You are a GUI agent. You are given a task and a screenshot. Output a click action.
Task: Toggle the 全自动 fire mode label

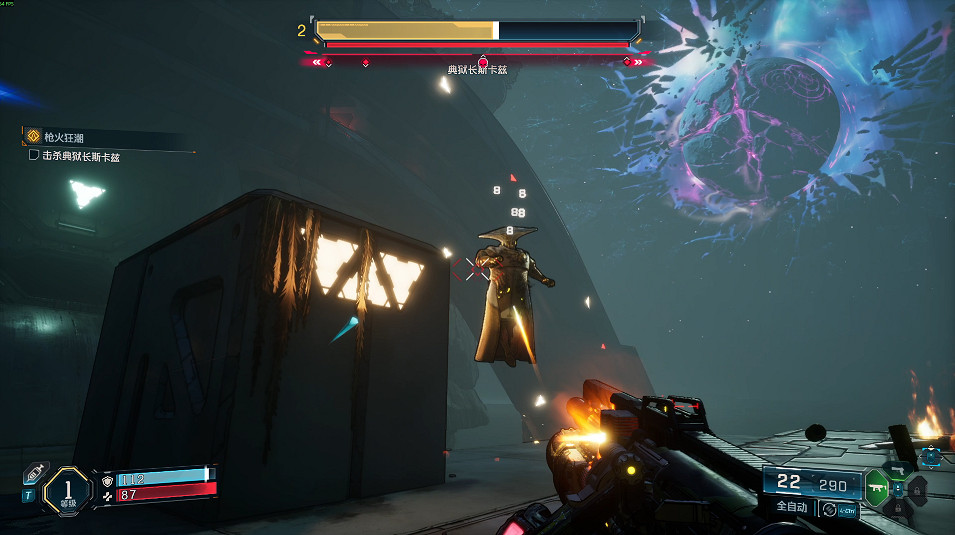click(793, 507)
